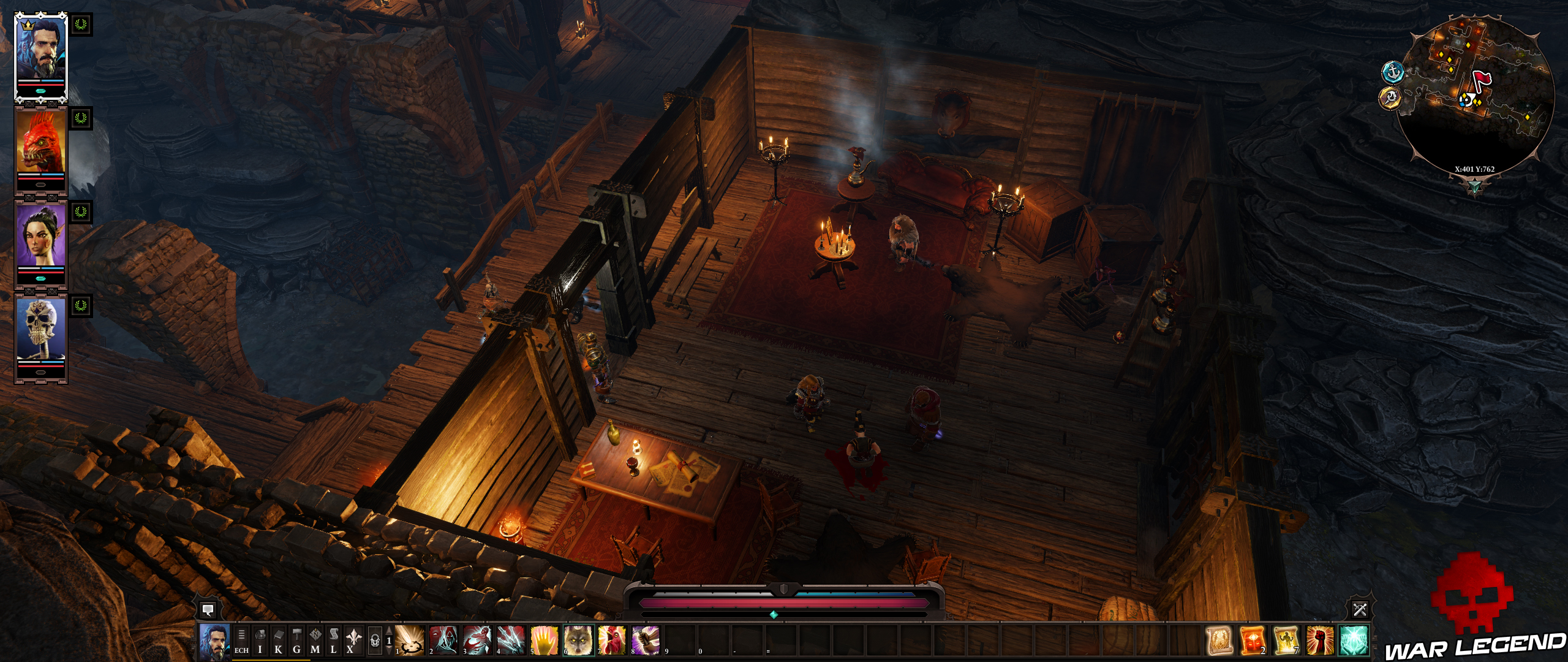Activate the glowing yellow hand skill
This screenshot has width=1568, height=662.
point(545,641)
